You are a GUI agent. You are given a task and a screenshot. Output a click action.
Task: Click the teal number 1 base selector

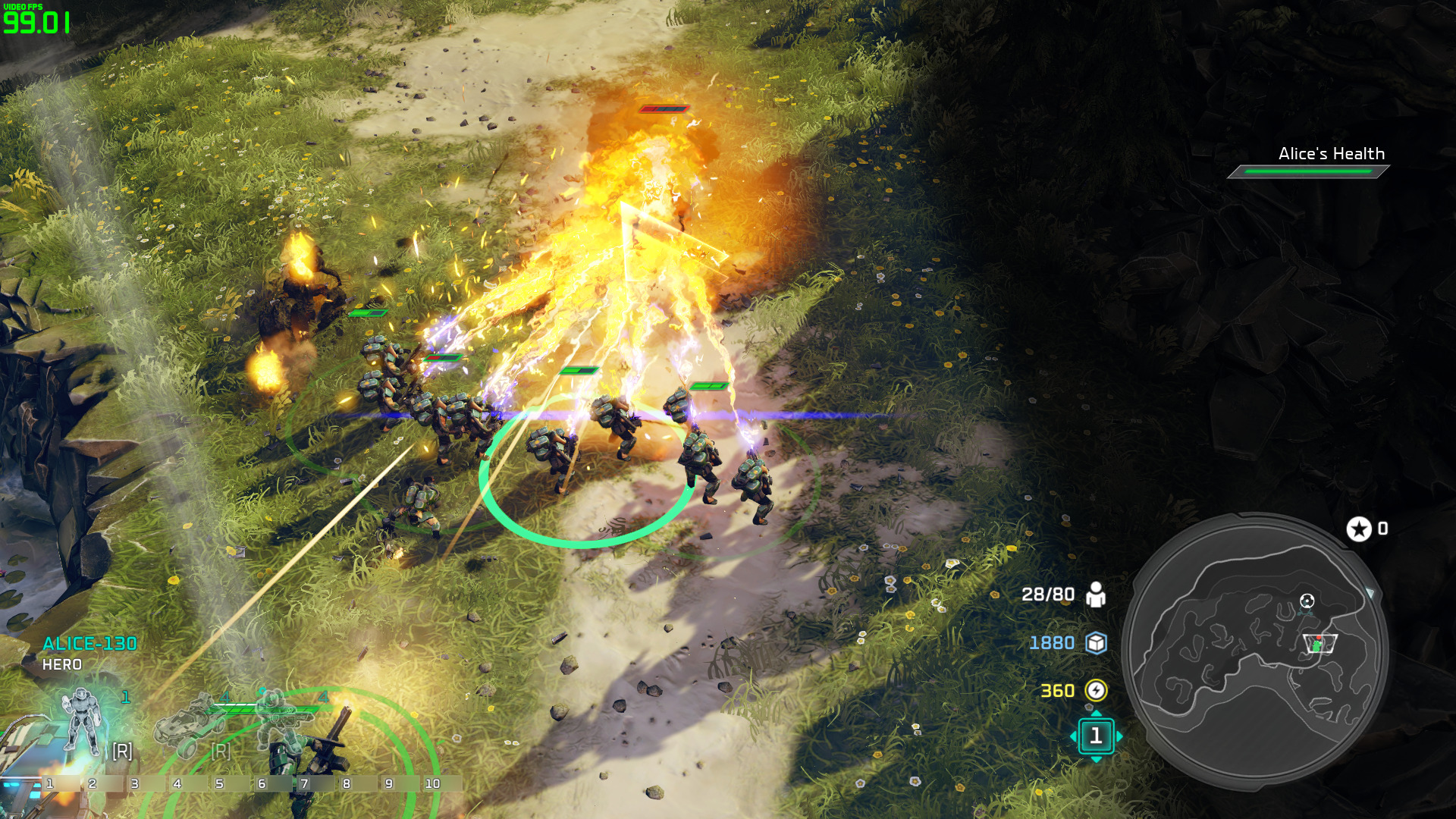point(1096,736)
